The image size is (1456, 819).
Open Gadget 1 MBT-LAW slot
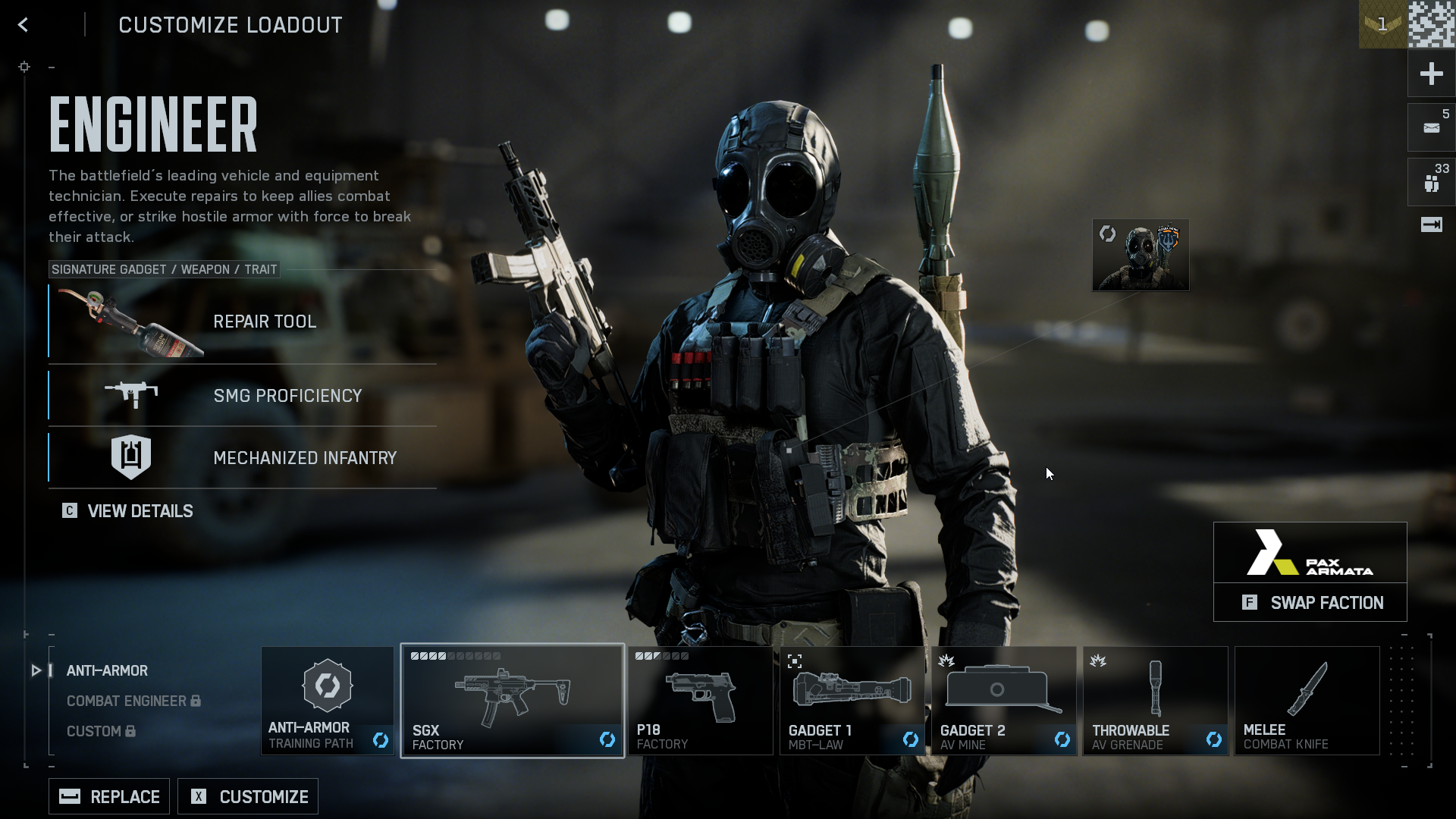pos(852,700)
